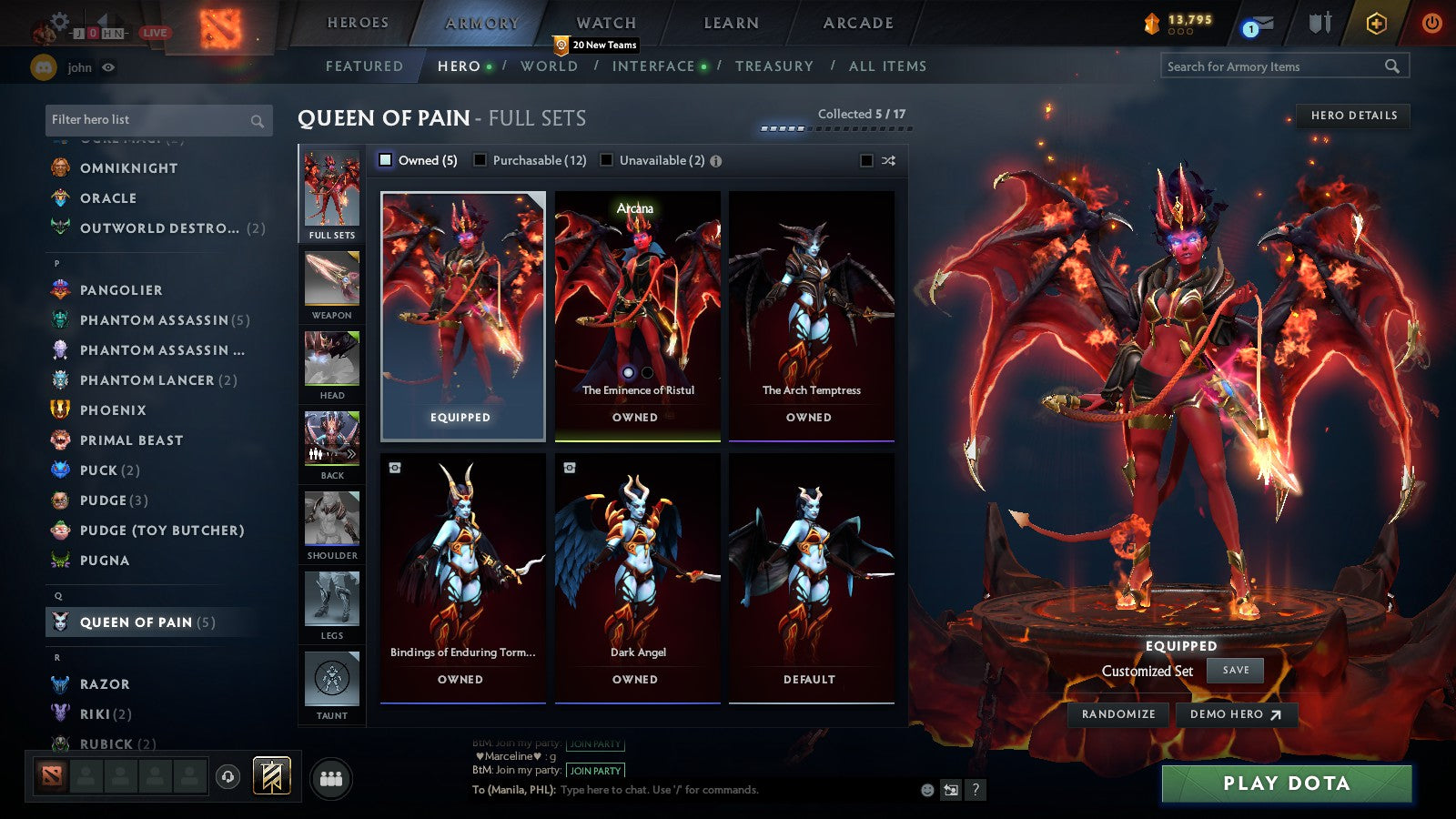
Task: Randomize the equipped cosmetics
Action: pos(1118,714)
